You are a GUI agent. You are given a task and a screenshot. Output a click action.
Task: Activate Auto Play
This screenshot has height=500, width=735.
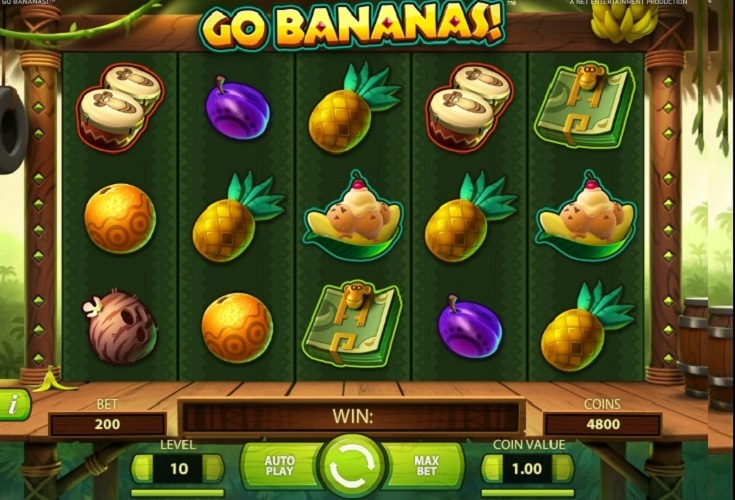(278, 468)
